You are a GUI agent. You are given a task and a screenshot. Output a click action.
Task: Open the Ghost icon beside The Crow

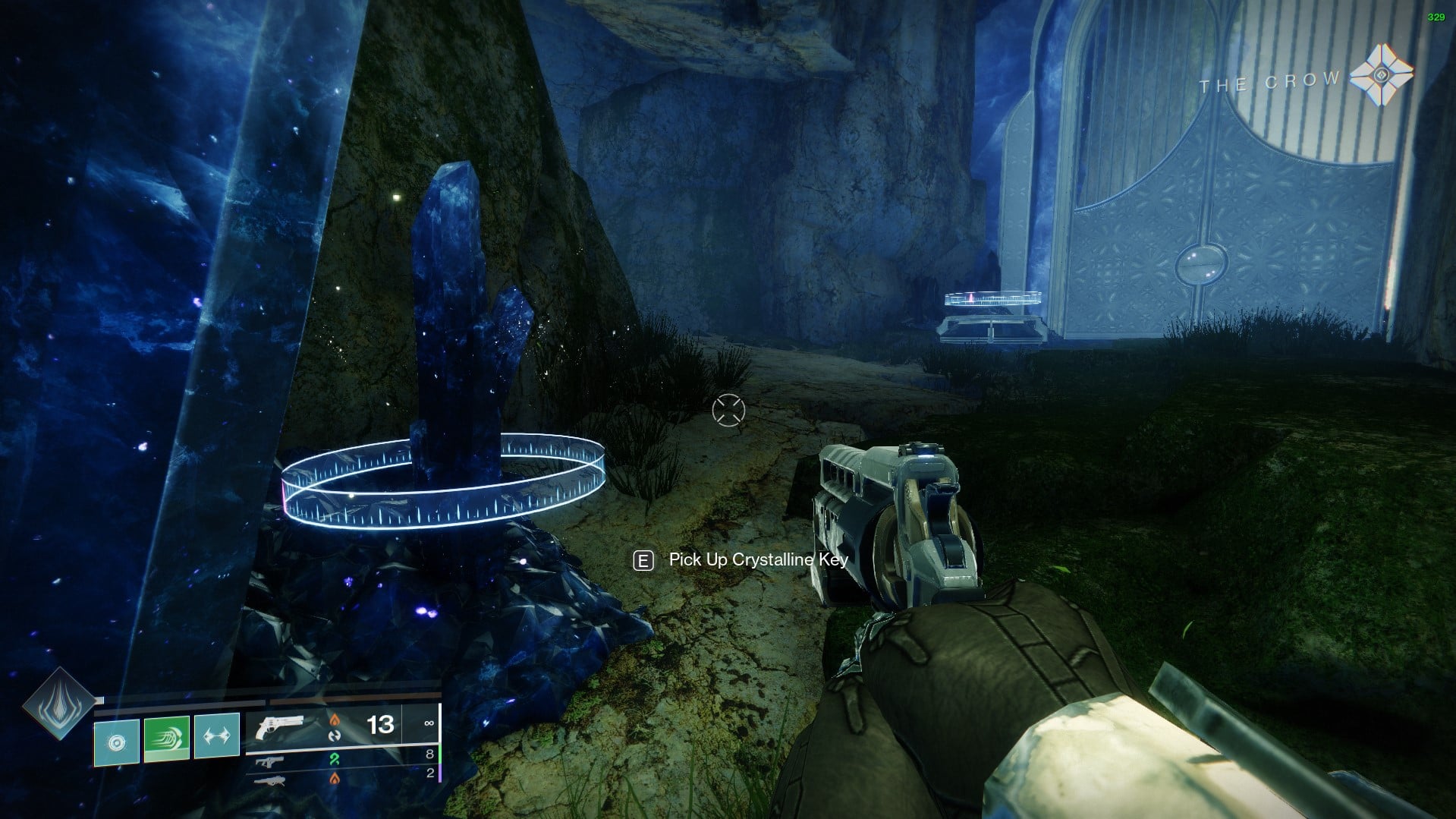(x=1382, y=74)
